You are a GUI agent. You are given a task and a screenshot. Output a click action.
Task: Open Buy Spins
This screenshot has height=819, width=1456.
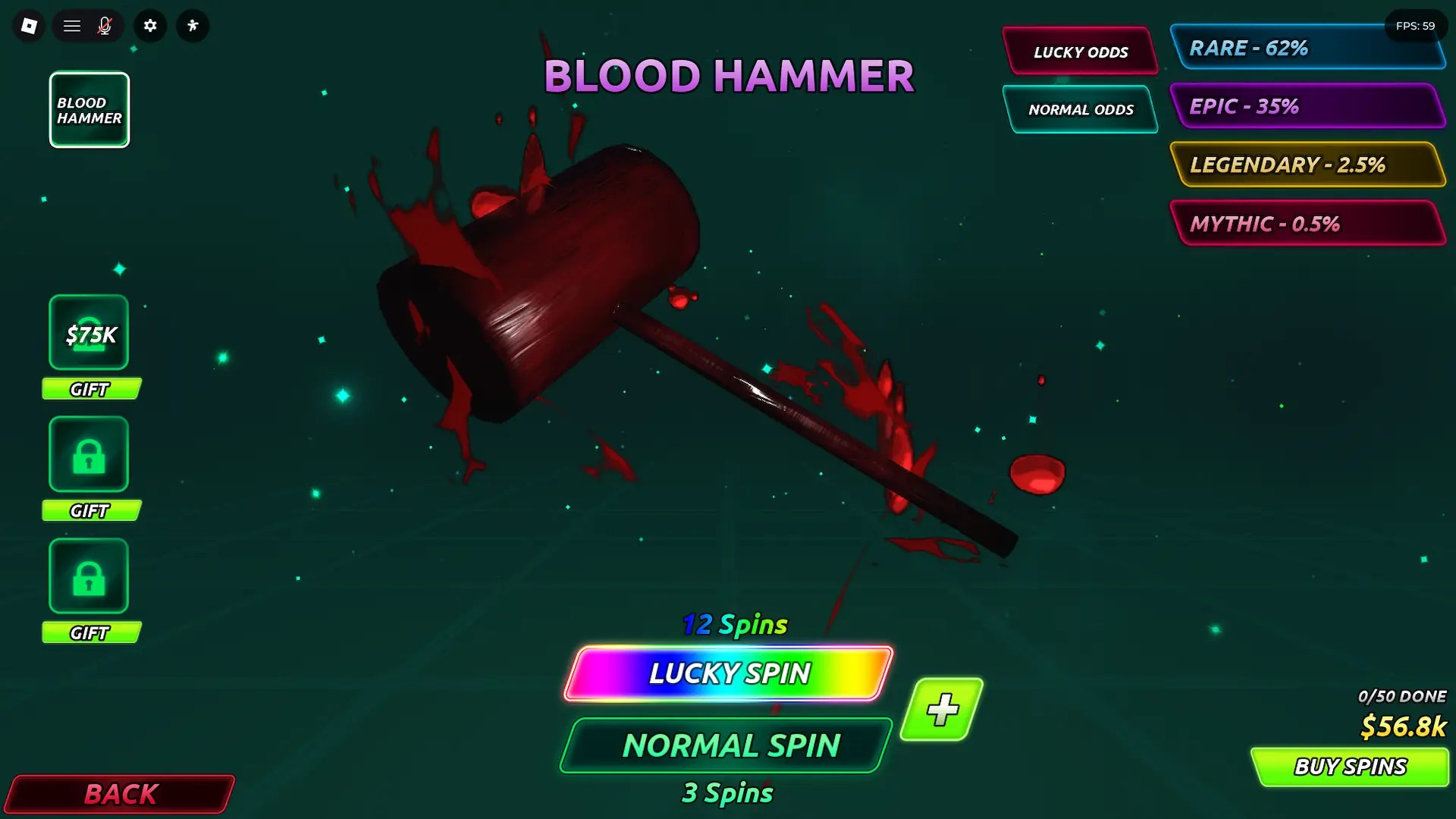tap(1349, 766)
